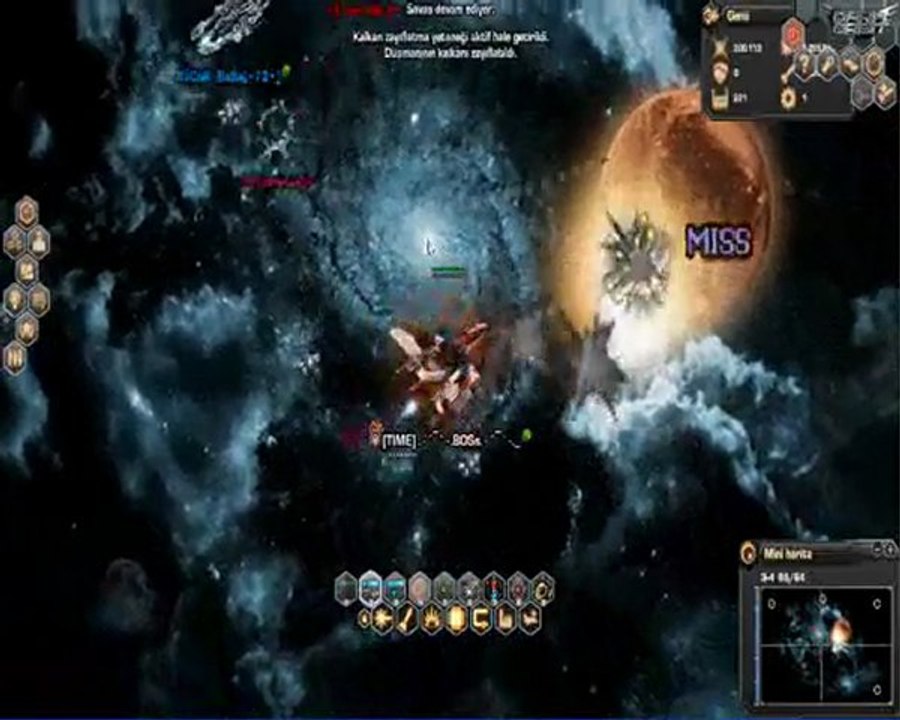Select the checkmark hexagon icon
The width and height of the screenshot is (900, 720).
(883, 93)
